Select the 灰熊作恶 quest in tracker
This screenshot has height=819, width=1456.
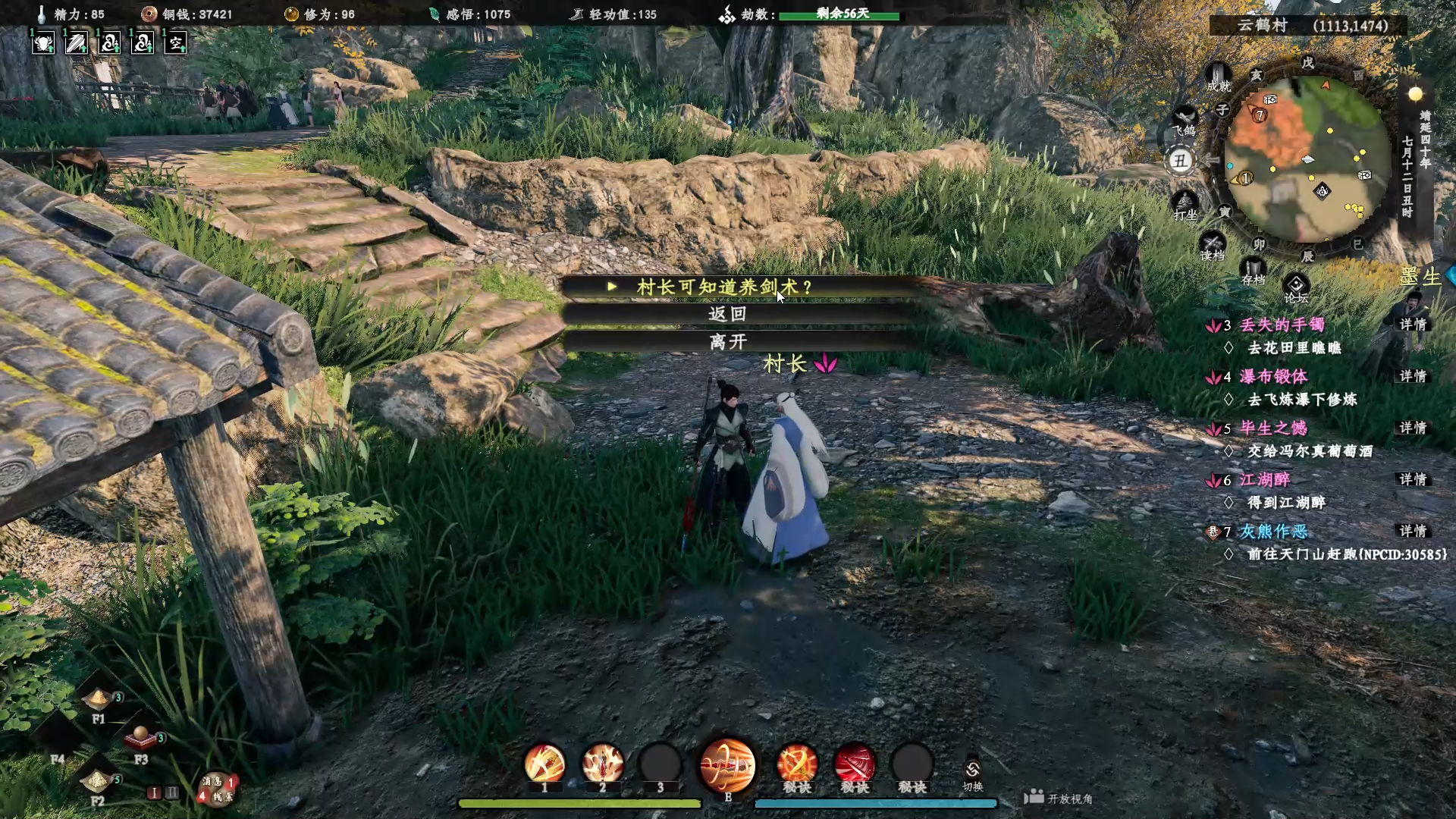point(1273,531)
